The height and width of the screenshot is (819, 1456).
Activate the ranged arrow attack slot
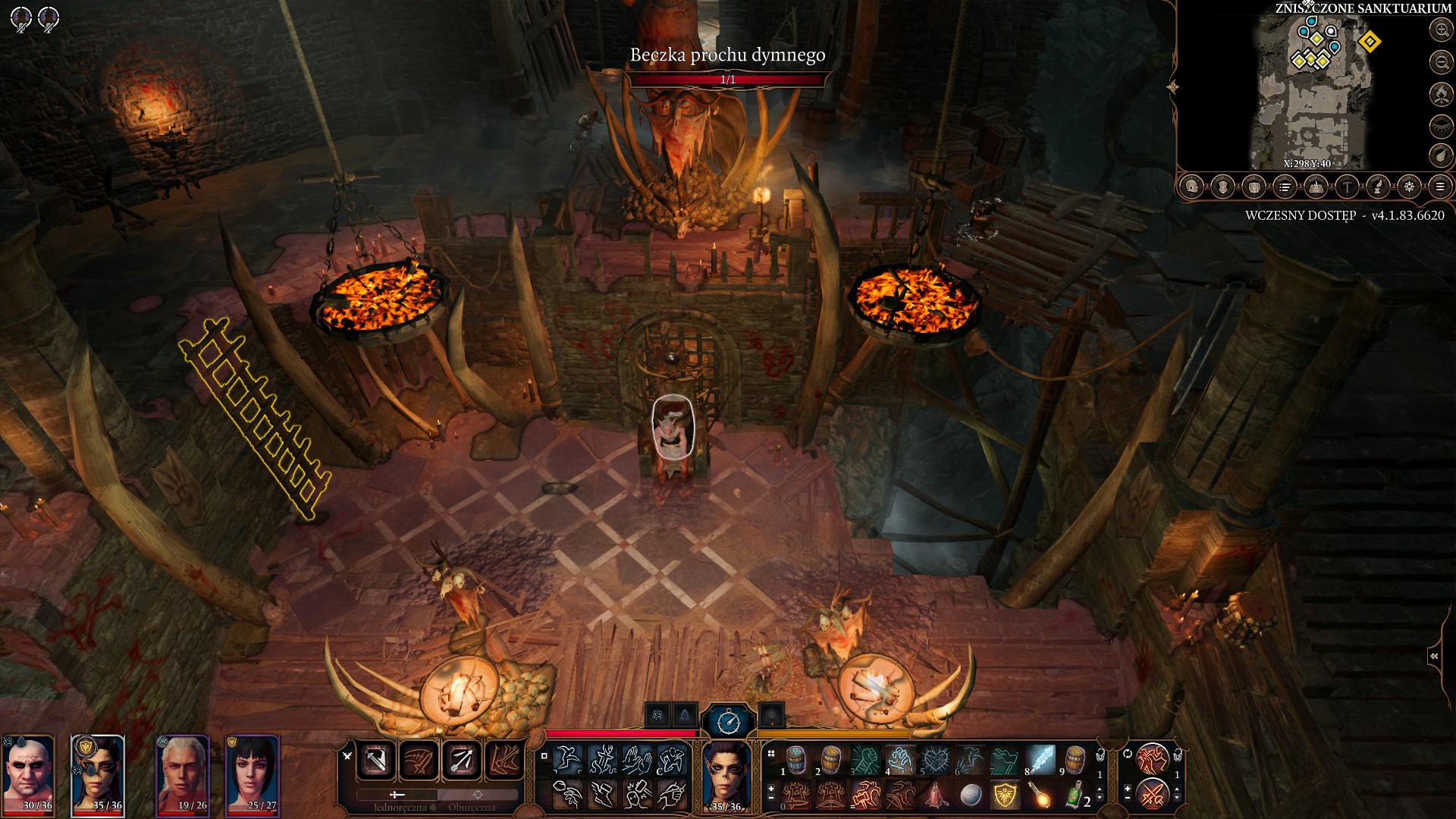pyautogui.click(x=462, y=759)
